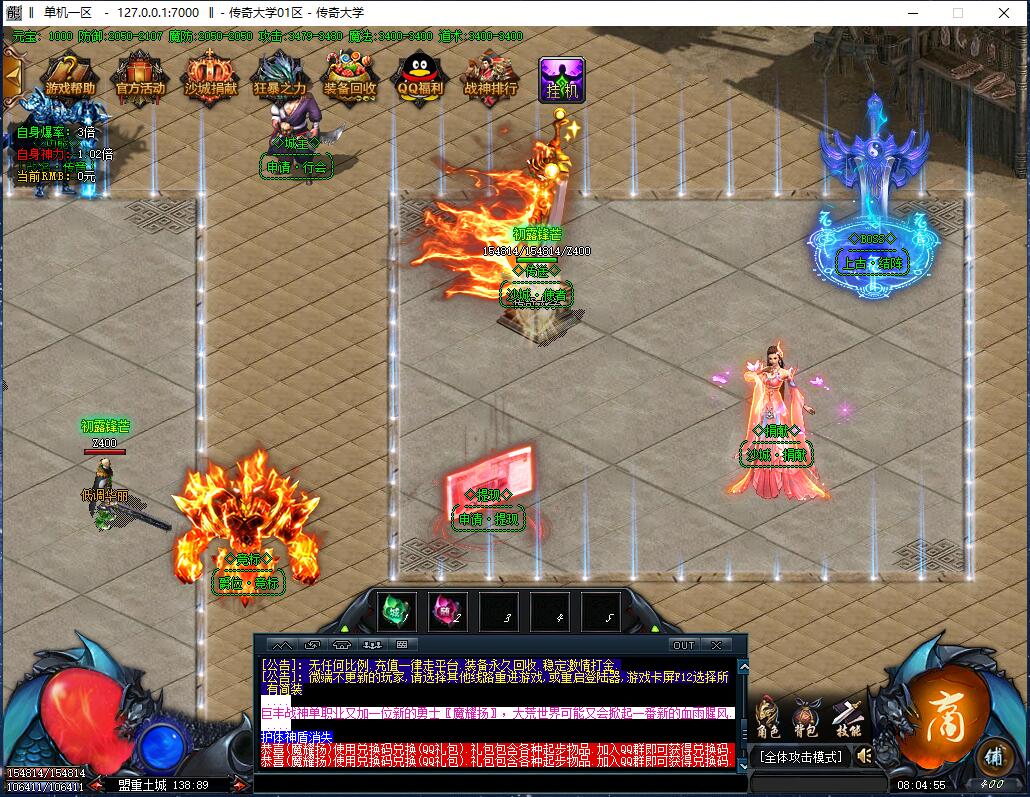
Task: Open the QQ福利 penguin icon
Action: pyautogui.click(x=419, y=76)
